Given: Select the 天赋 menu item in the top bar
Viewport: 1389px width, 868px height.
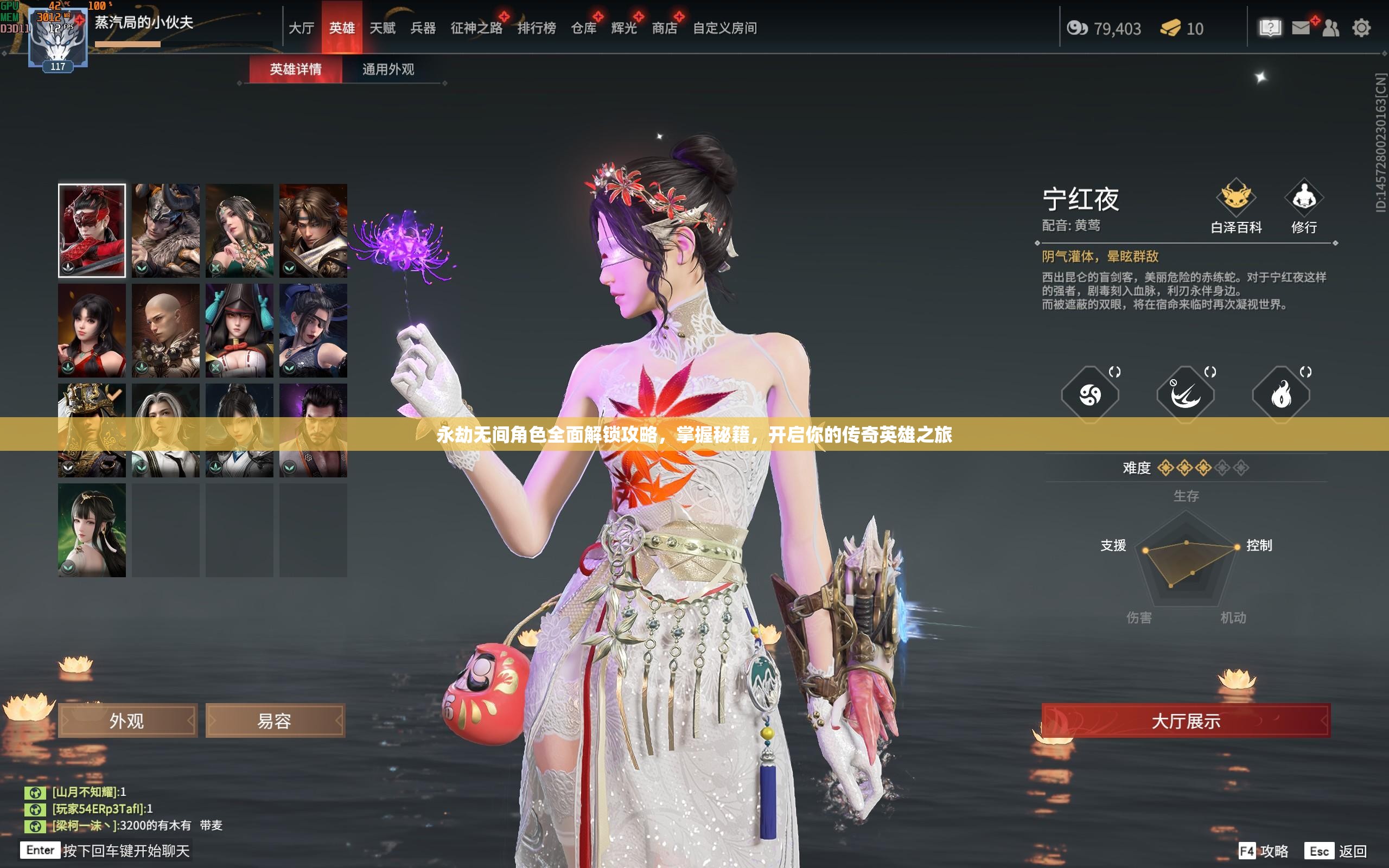Looking at the screenshot, I should point(385,28).
